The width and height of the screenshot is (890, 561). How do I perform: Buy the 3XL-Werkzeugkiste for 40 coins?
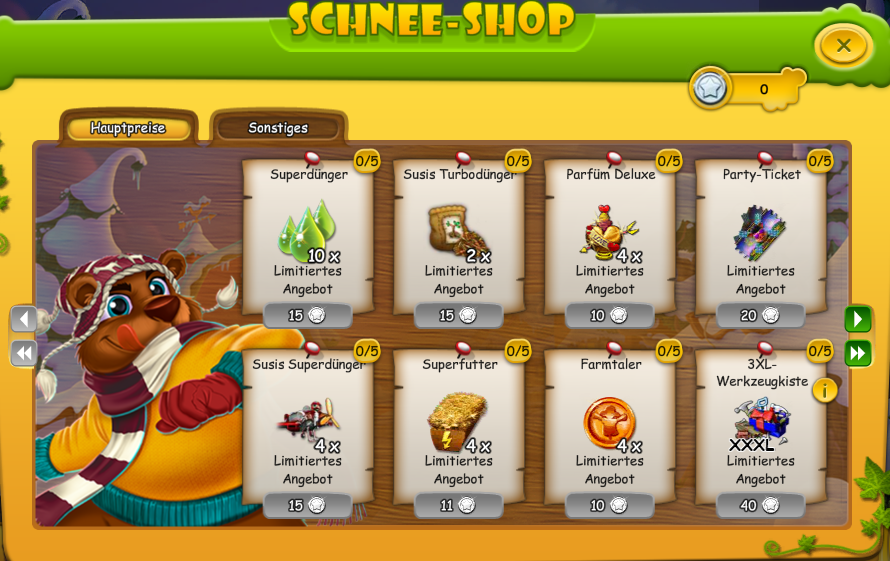click(x=761, y=506)
